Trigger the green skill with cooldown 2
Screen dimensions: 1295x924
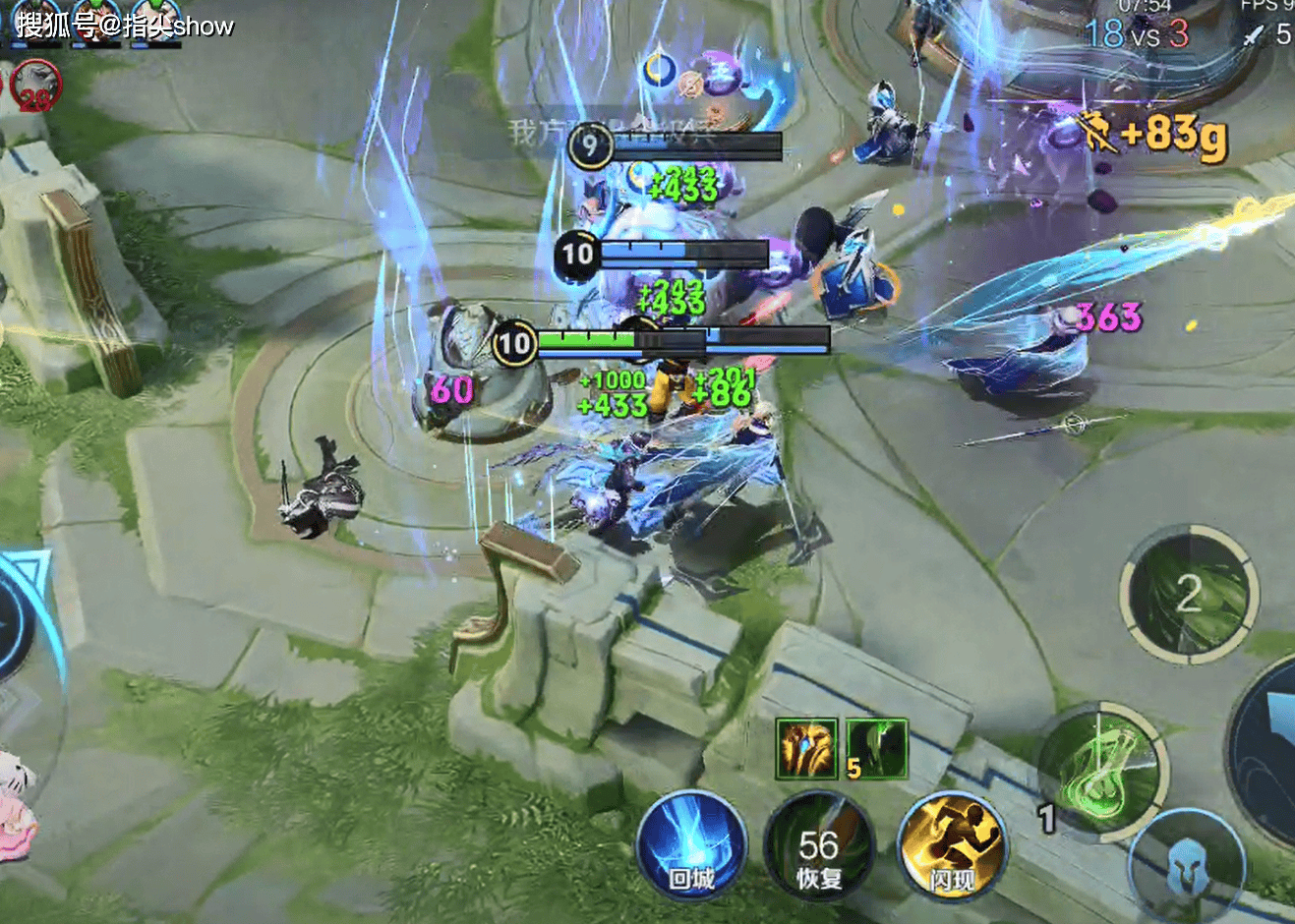click(x=1189, y=593)
